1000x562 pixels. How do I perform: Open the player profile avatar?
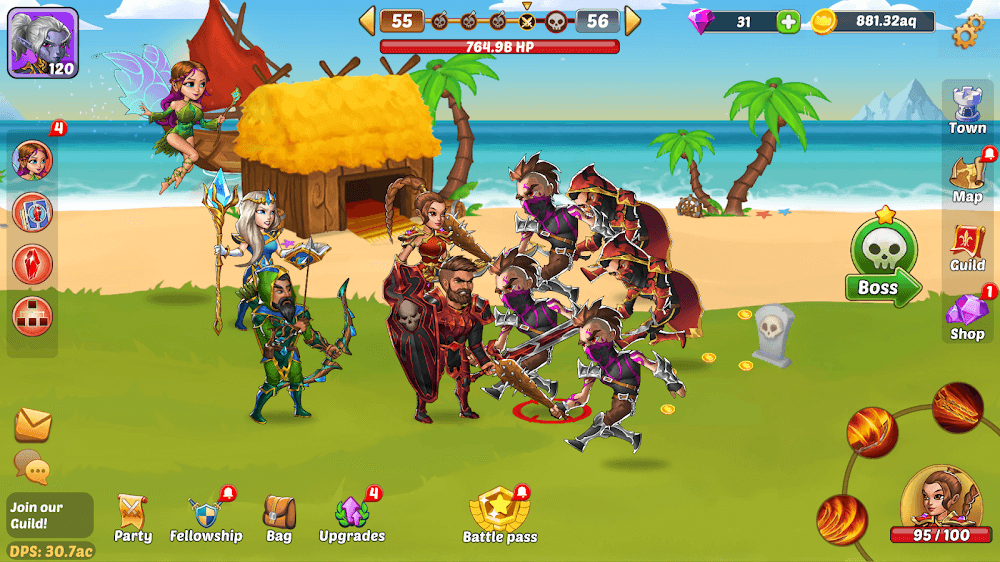(43, 43)
